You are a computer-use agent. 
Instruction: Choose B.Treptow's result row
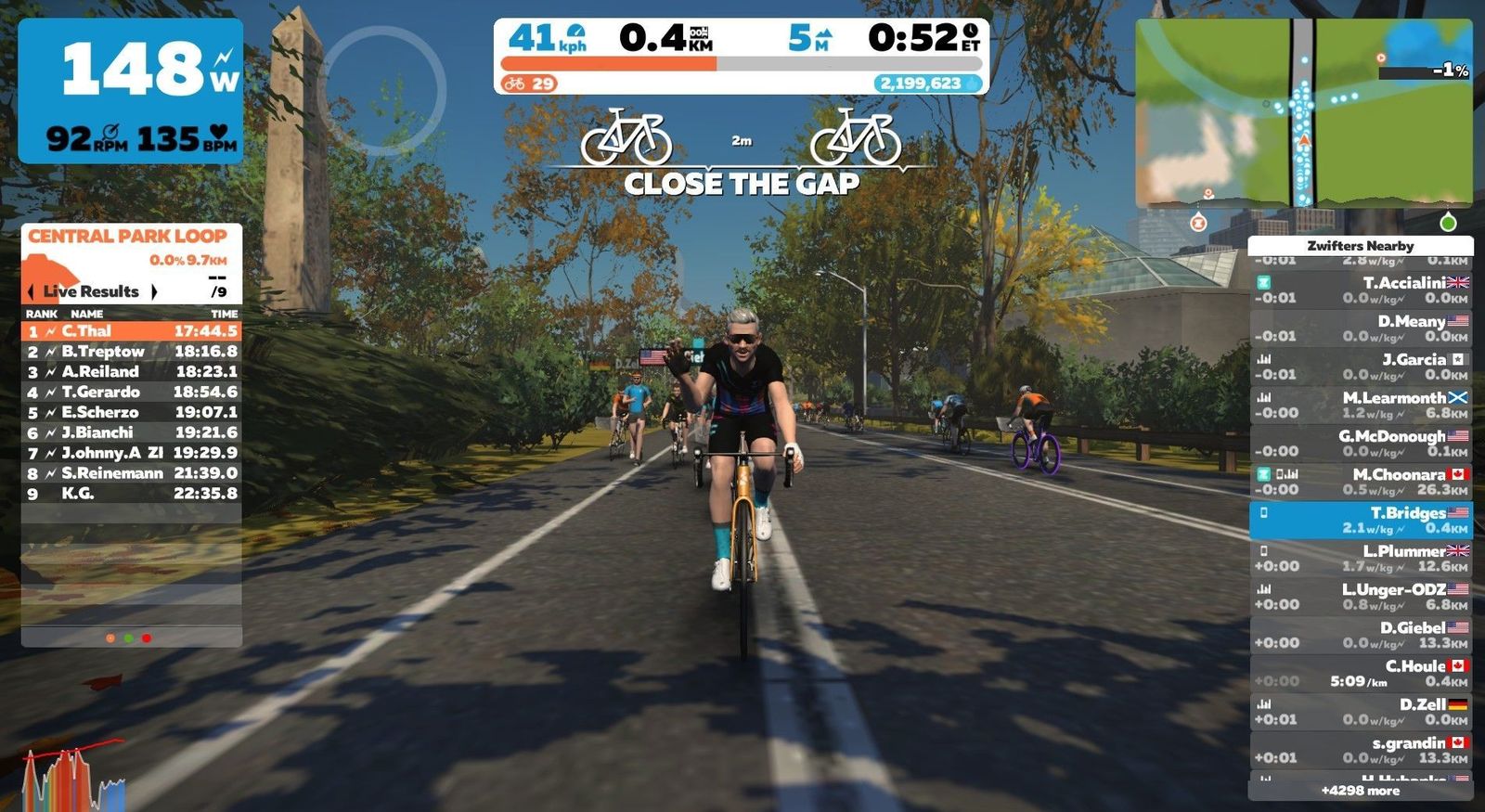tap(131, 352)
